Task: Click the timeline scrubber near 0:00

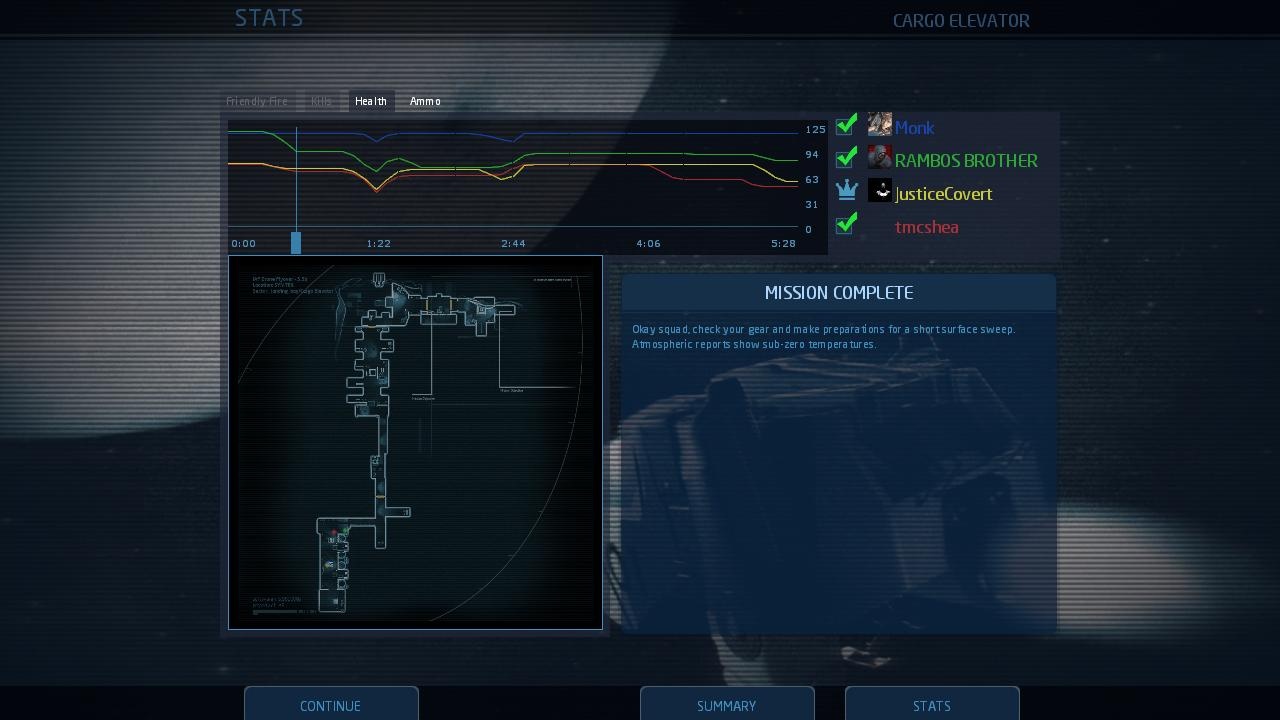Action: click(296, 242)
